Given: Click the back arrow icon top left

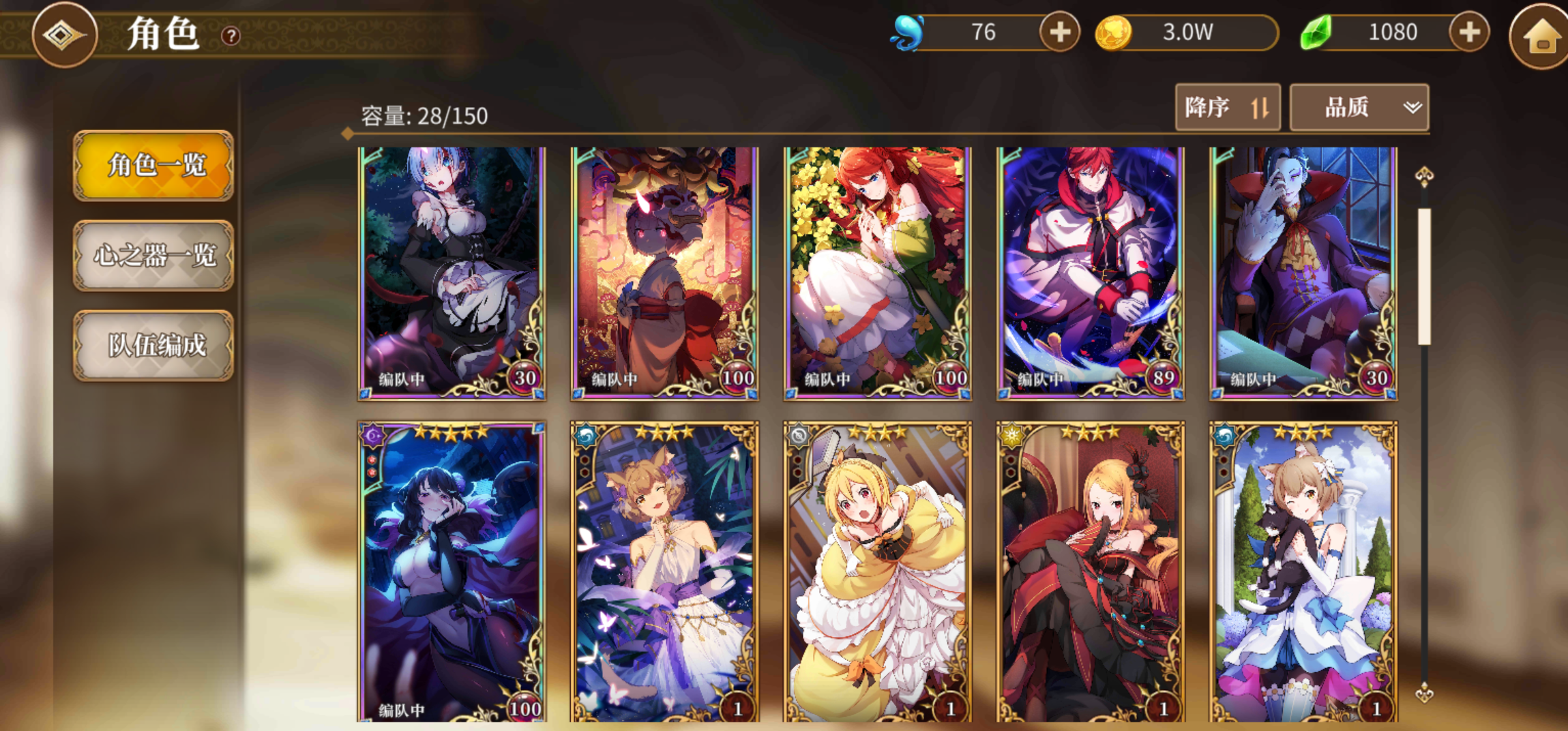Looking at the screenshot, I should 65,35.
